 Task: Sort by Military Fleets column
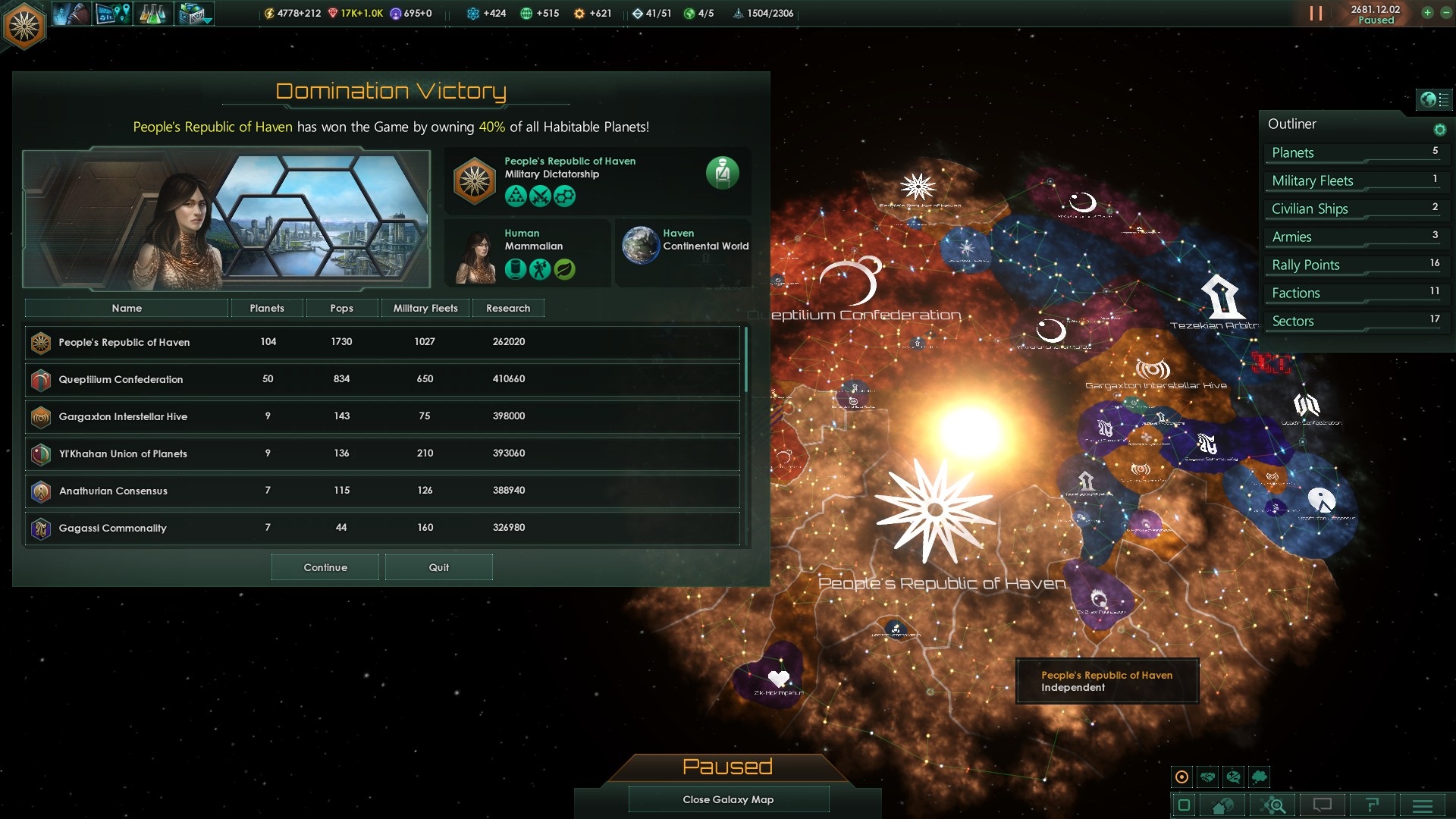point(425,308)
